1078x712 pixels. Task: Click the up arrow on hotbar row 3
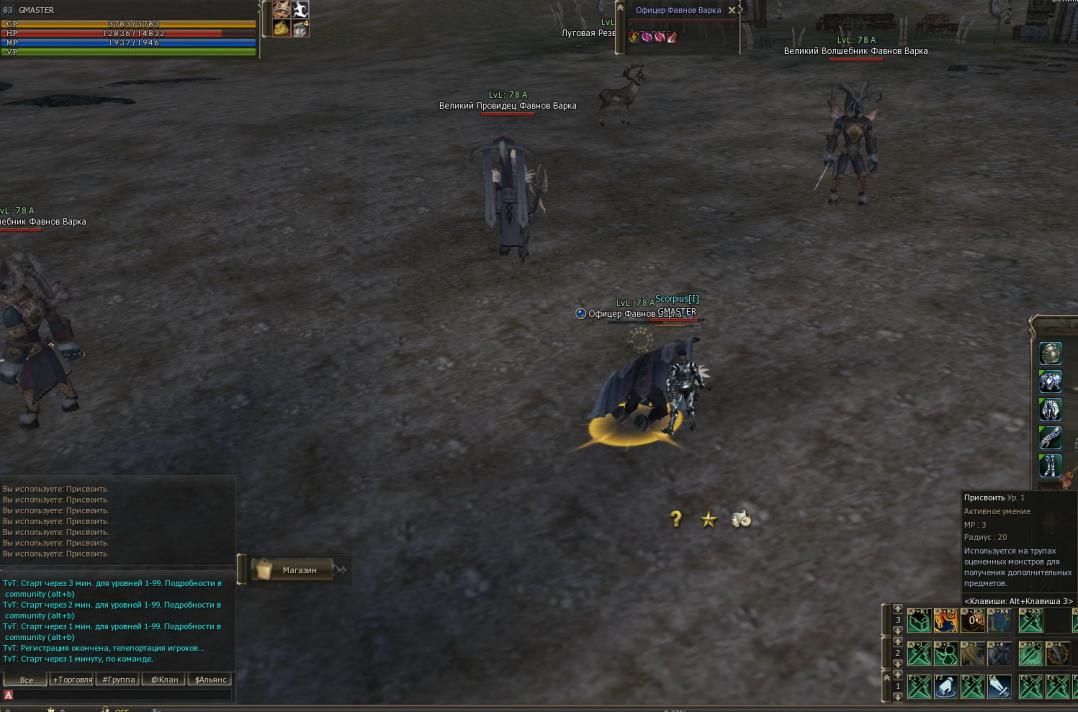[897, 609]
